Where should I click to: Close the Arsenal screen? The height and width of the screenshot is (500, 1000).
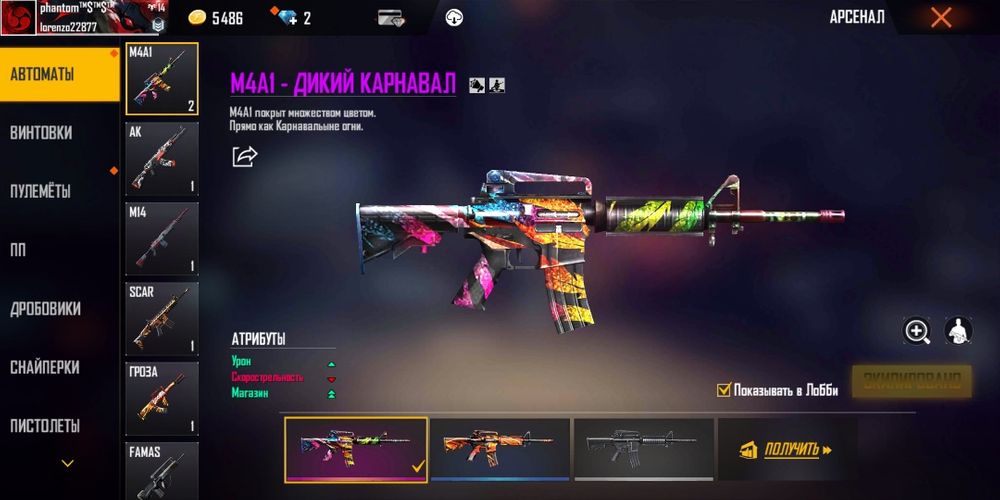(941, 17)
